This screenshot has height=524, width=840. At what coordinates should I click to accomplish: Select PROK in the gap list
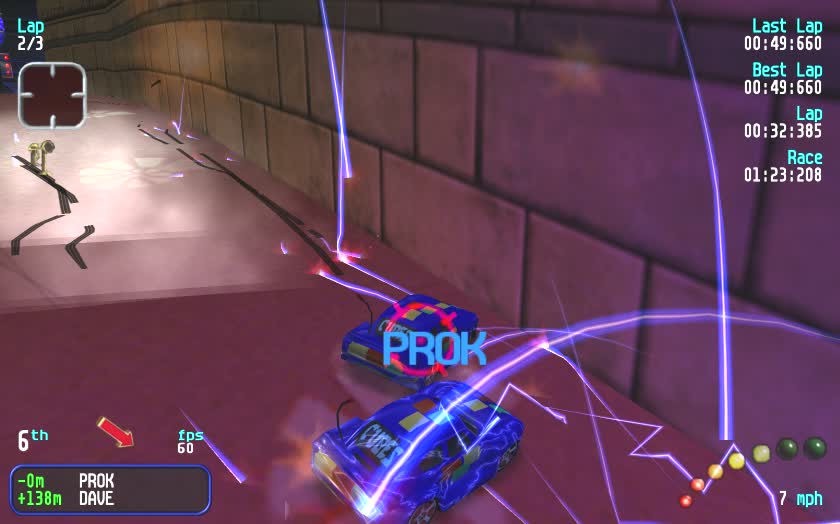[x=97, y=481]
